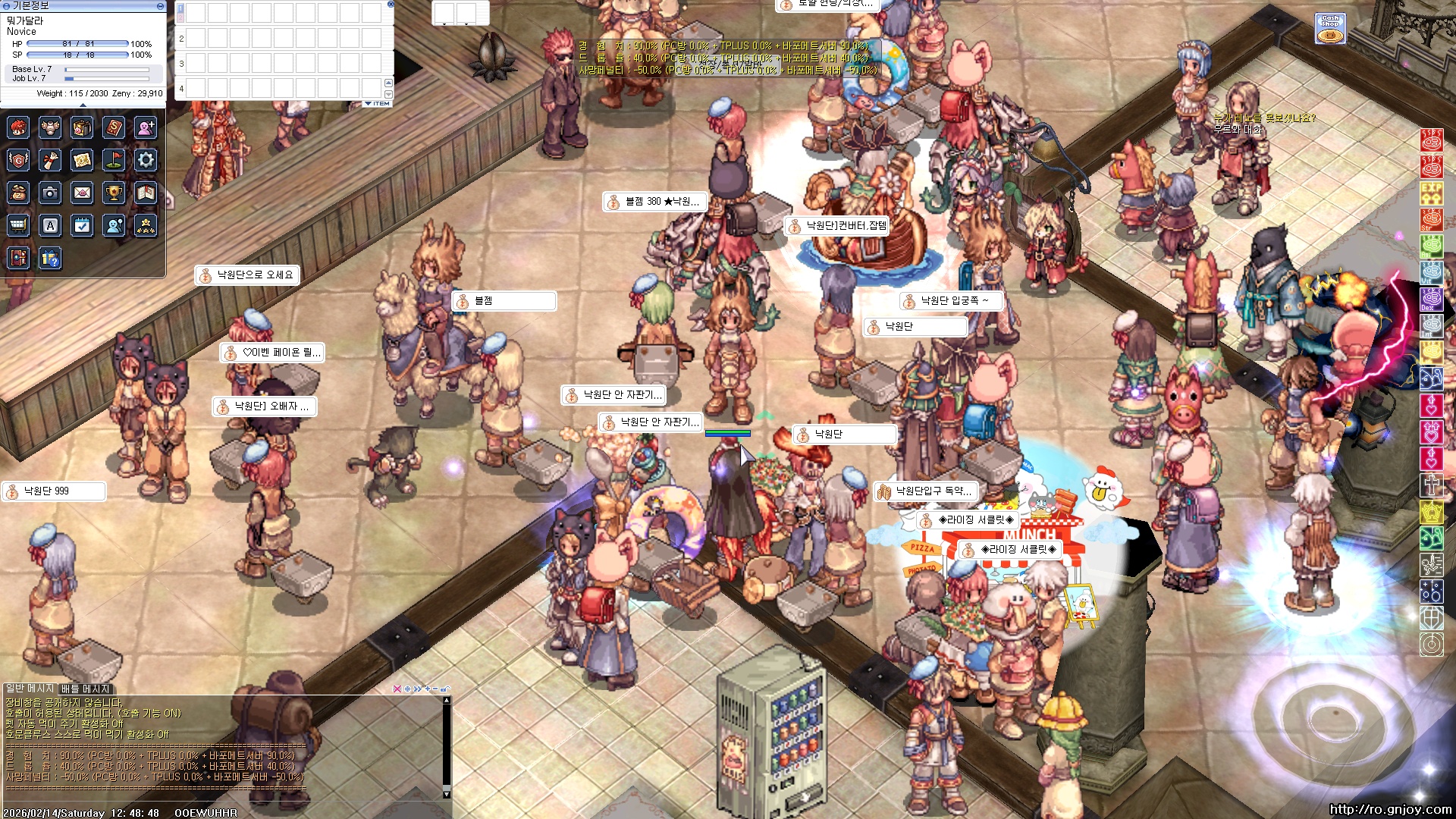
Task: Open the mail envelope icon
Action: [82, 193]
